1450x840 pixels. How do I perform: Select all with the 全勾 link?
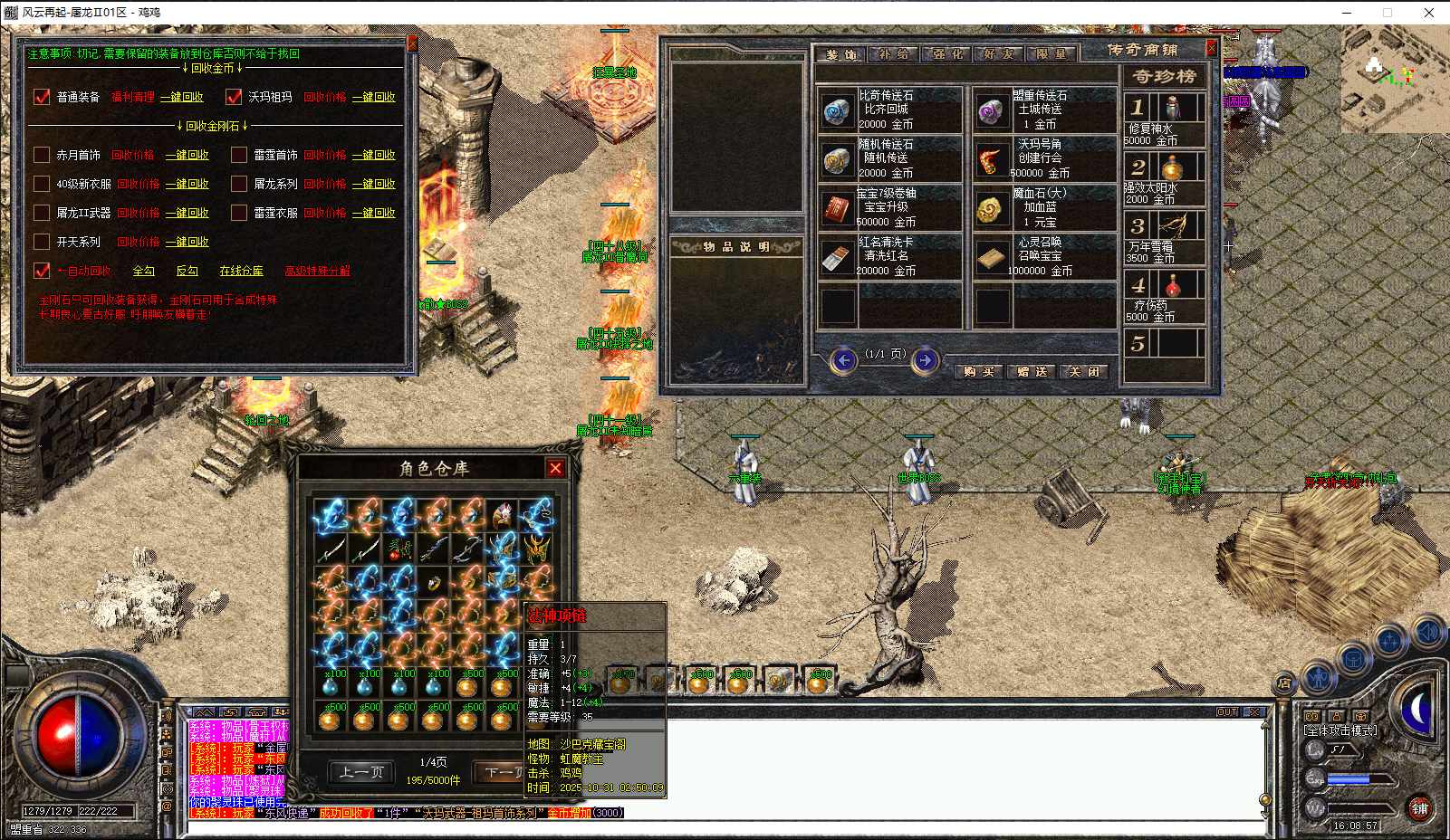tap(144, 271)
